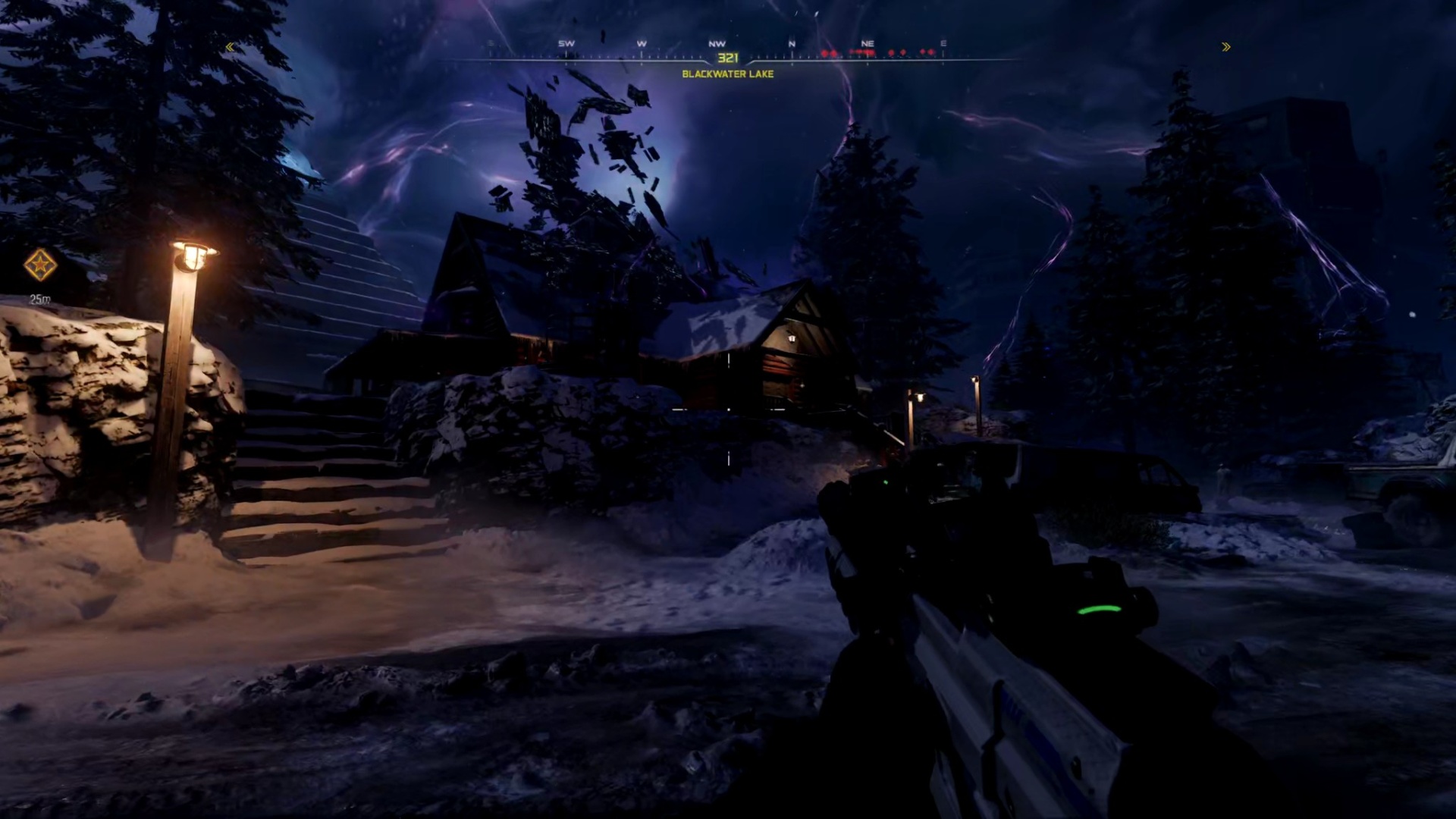Click the leftmost red marker on compass
This screenshot has width=1456, height=819.
click(x=826, y=53)
